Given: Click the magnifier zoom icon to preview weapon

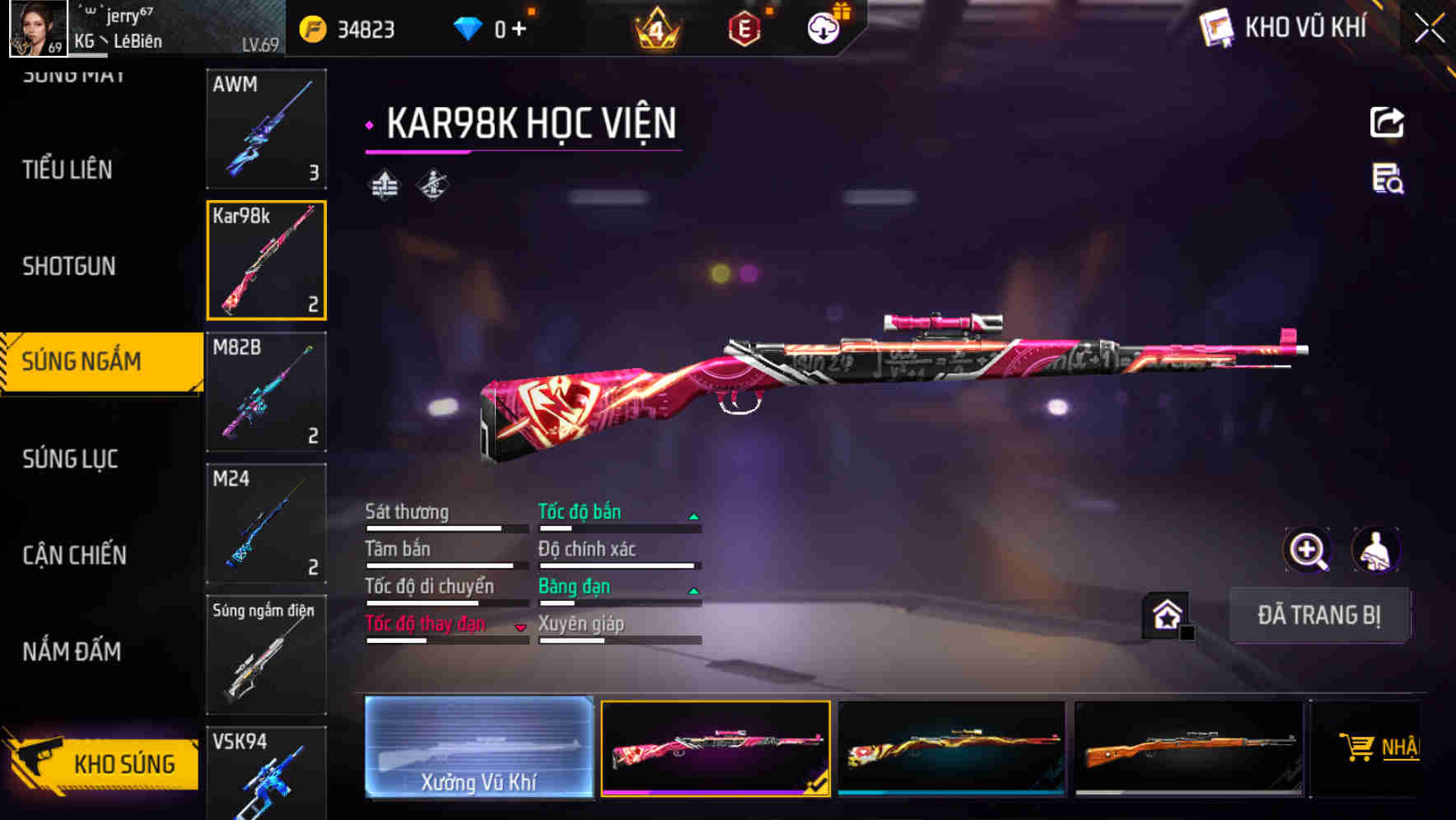Looking at the screenshot, I should click(1309, 550).
